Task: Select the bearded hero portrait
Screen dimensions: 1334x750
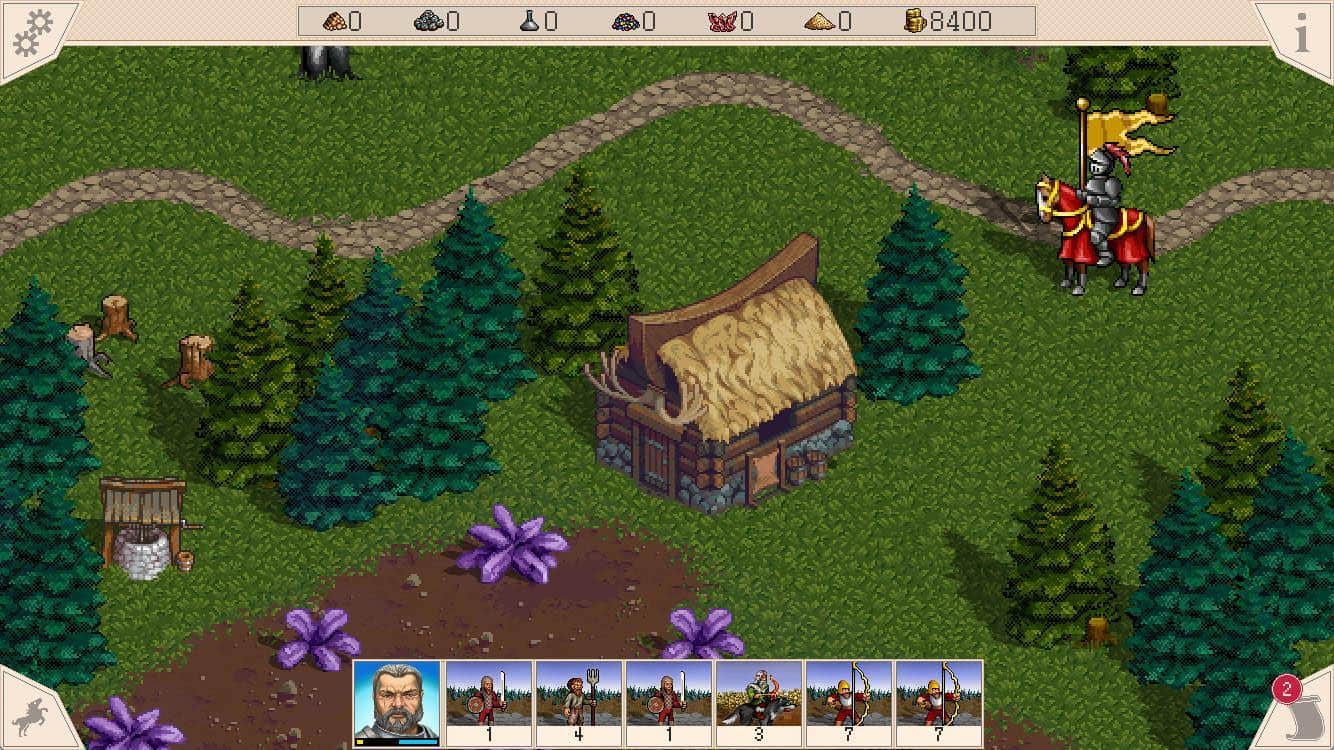Action: 397,698
